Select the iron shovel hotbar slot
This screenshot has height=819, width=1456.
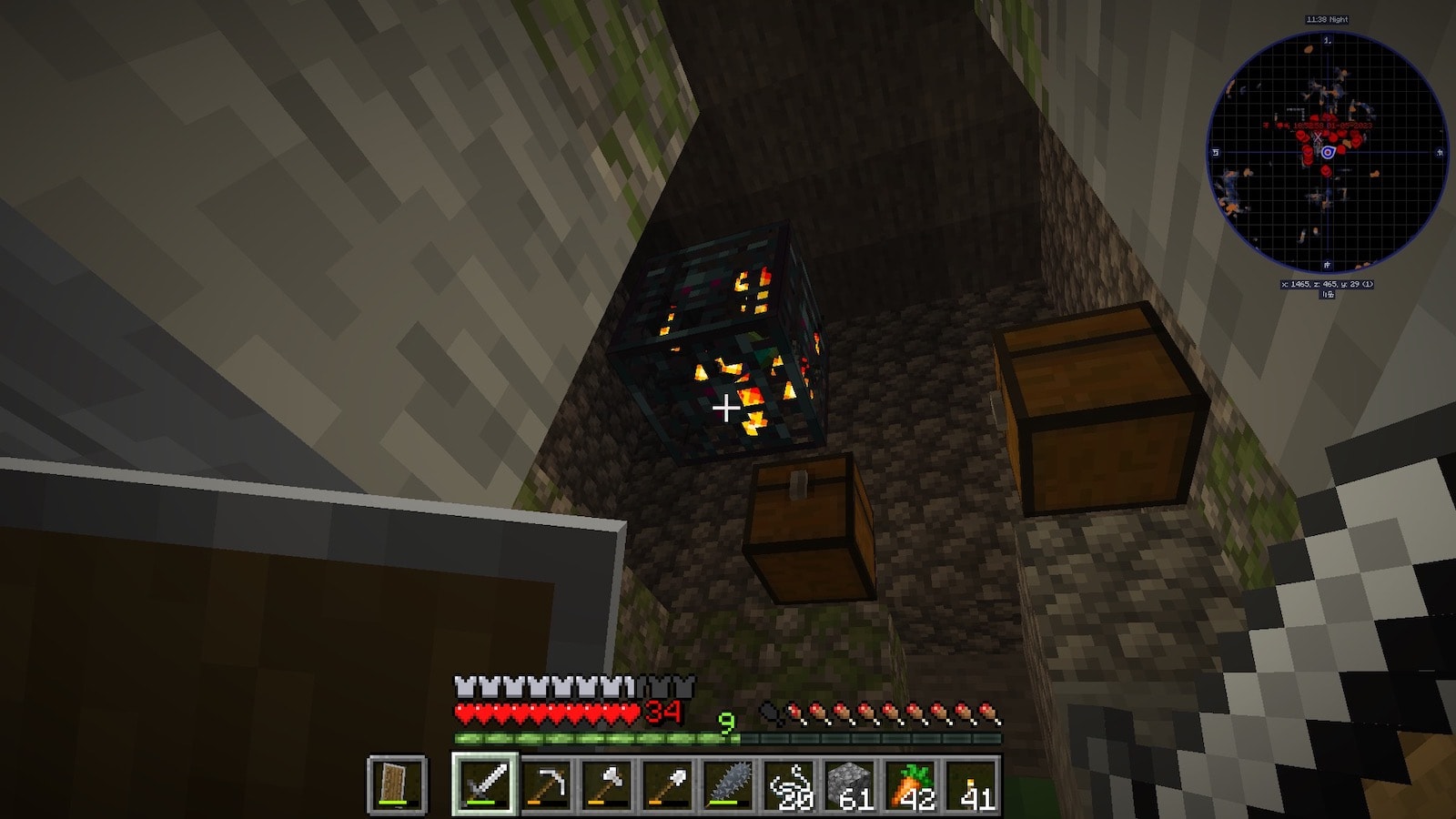click(668, 784)
